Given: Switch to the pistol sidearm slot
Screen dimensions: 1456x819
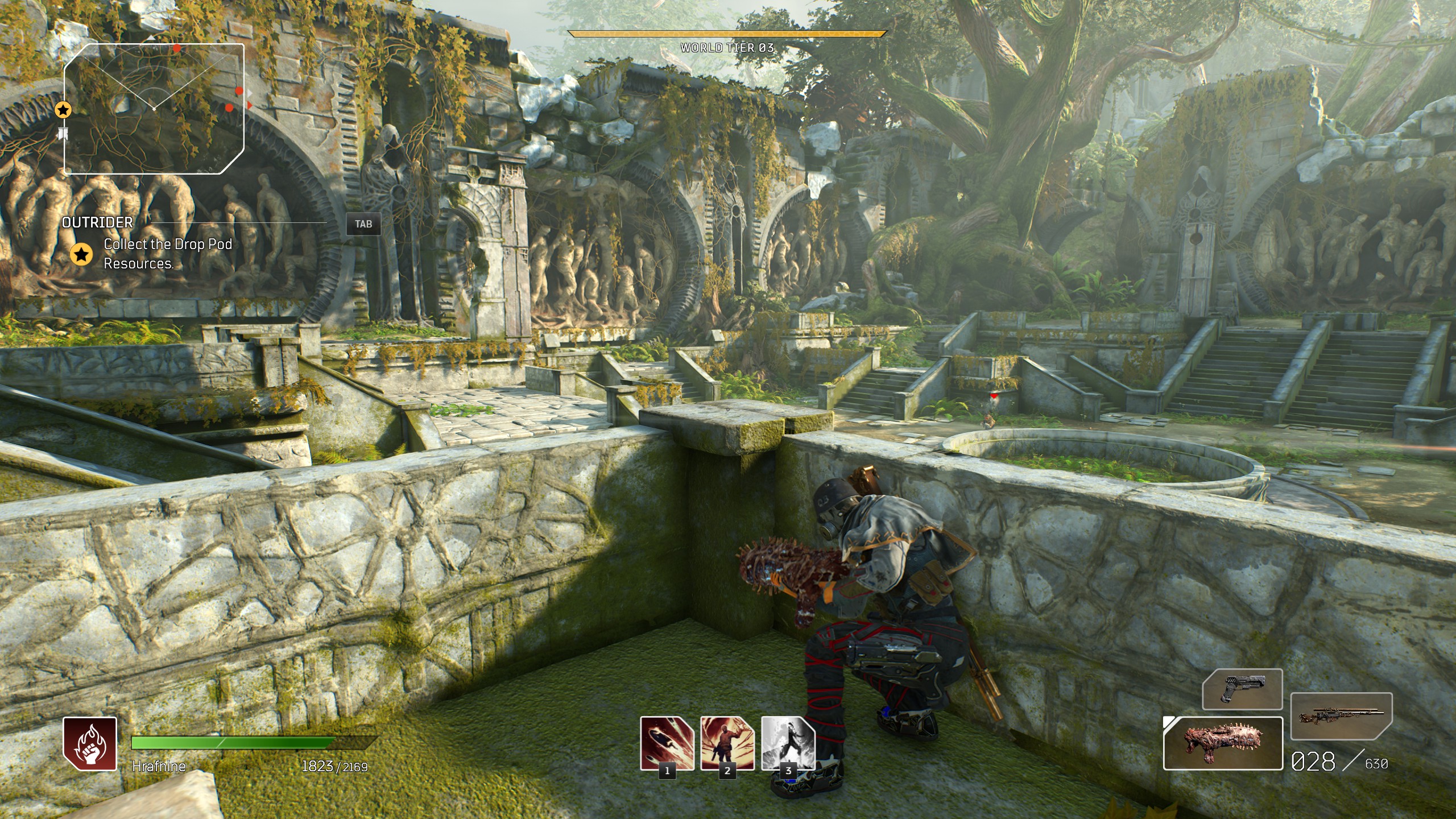Looking at the screenshot, I should point(1242,689).
